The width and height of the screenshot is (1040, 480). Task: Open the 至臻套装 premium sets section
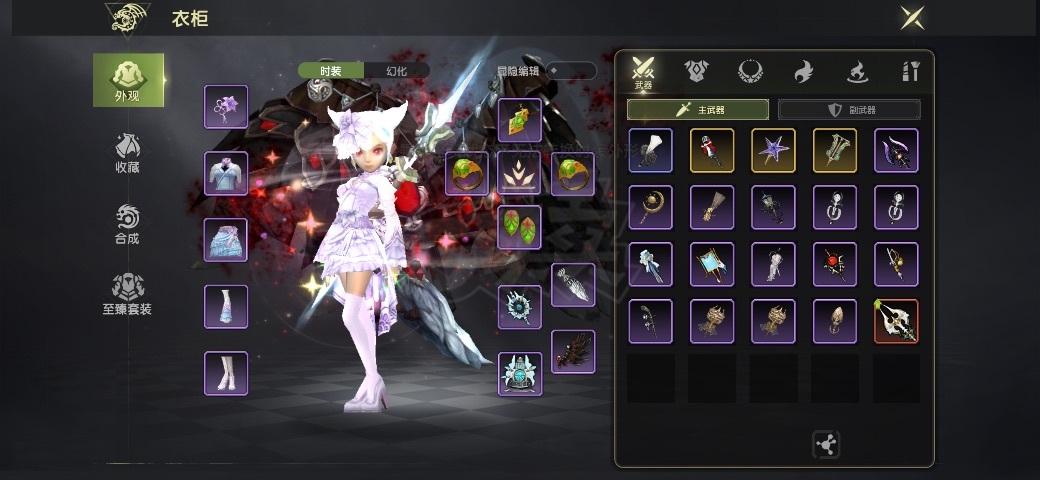coord(127,295)
